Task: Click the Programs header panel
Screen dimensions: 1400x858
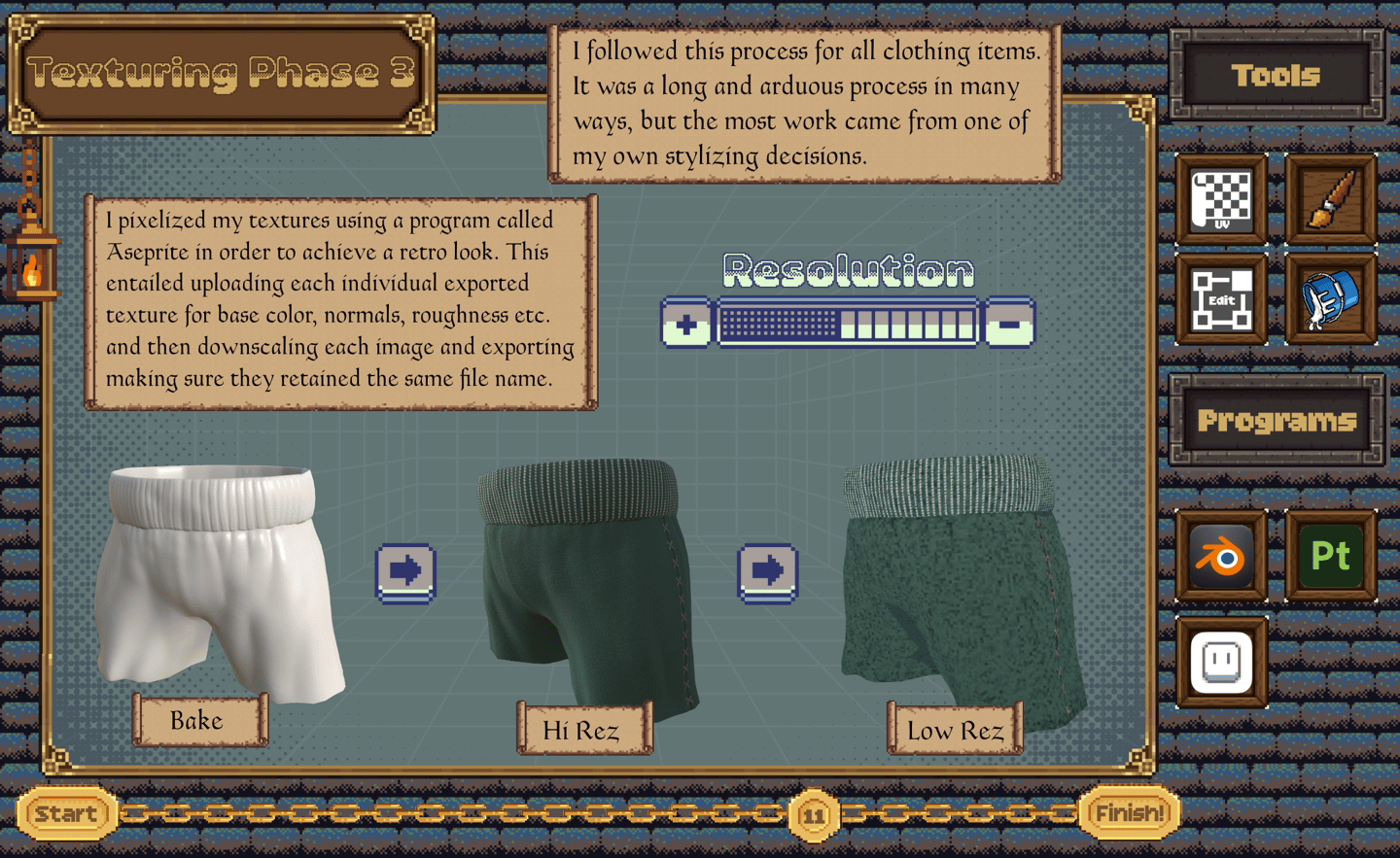Action: (x=1277, y=421)
